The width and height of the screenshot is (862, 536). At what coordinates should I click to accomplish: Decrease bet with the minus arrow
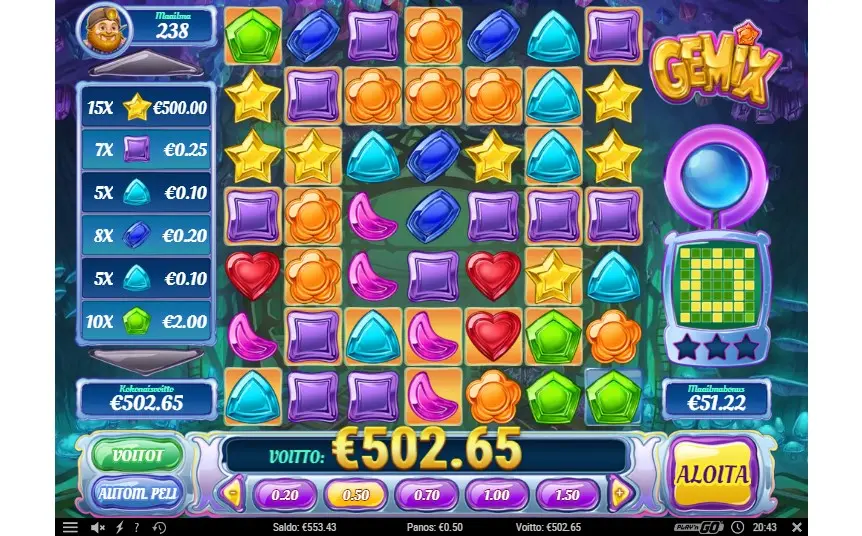(x=234, y=493)
